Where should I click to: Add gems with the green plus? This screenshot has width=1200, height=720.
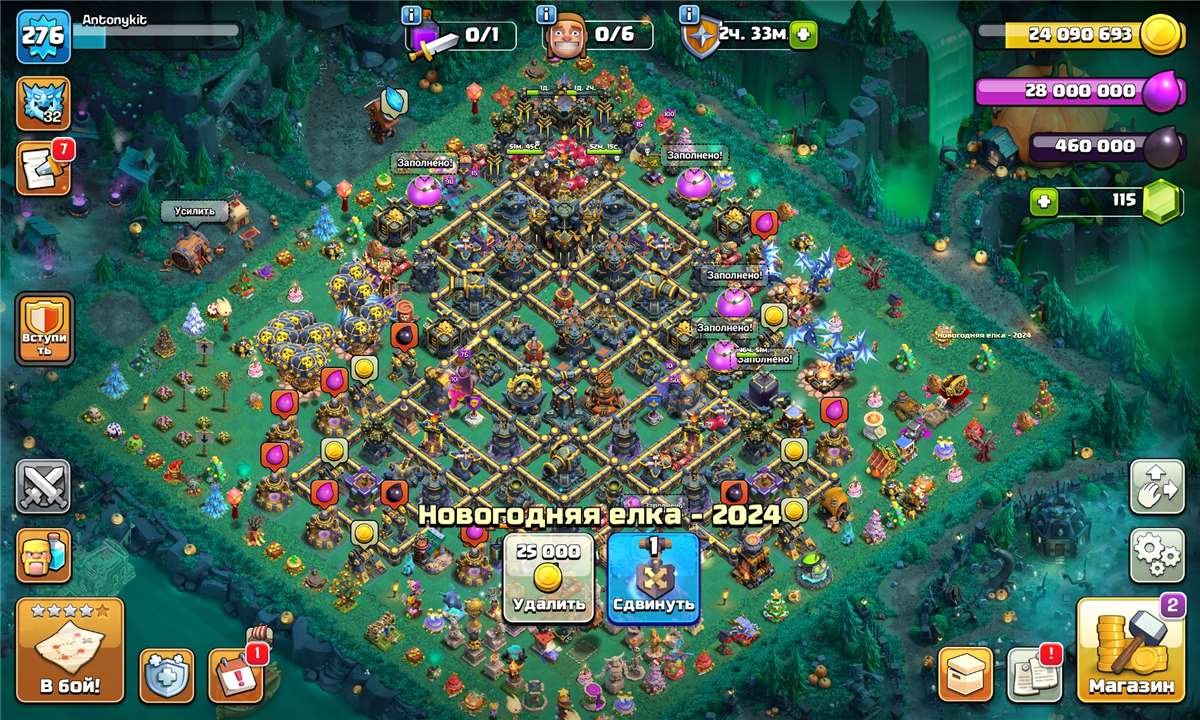pos(1045,201)
